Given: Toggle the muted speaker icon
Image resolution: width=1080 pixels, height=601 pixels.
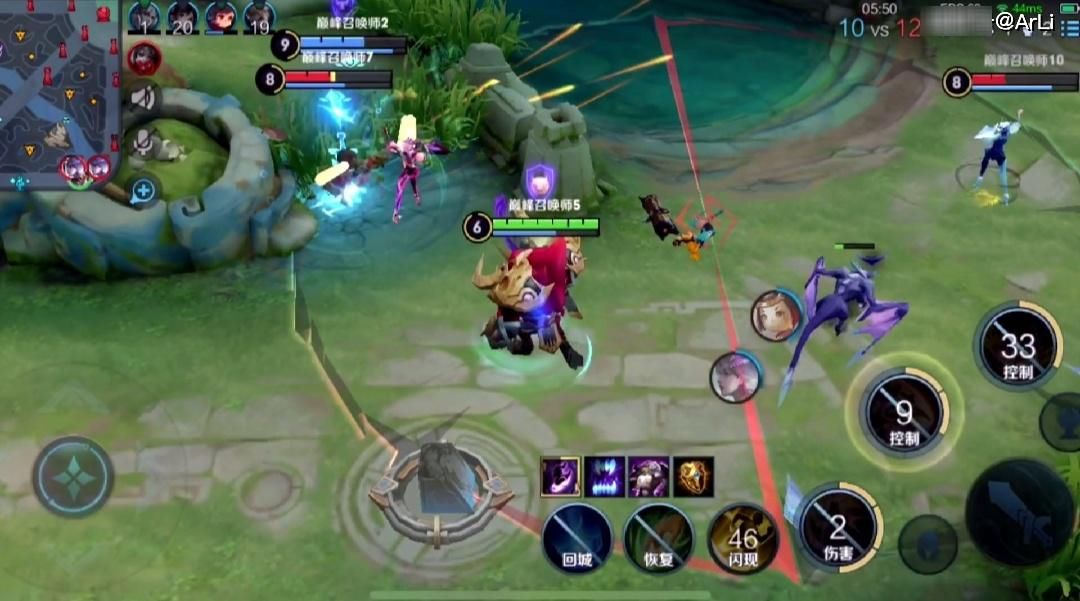Looking at the screenshot, I should 144,97.
